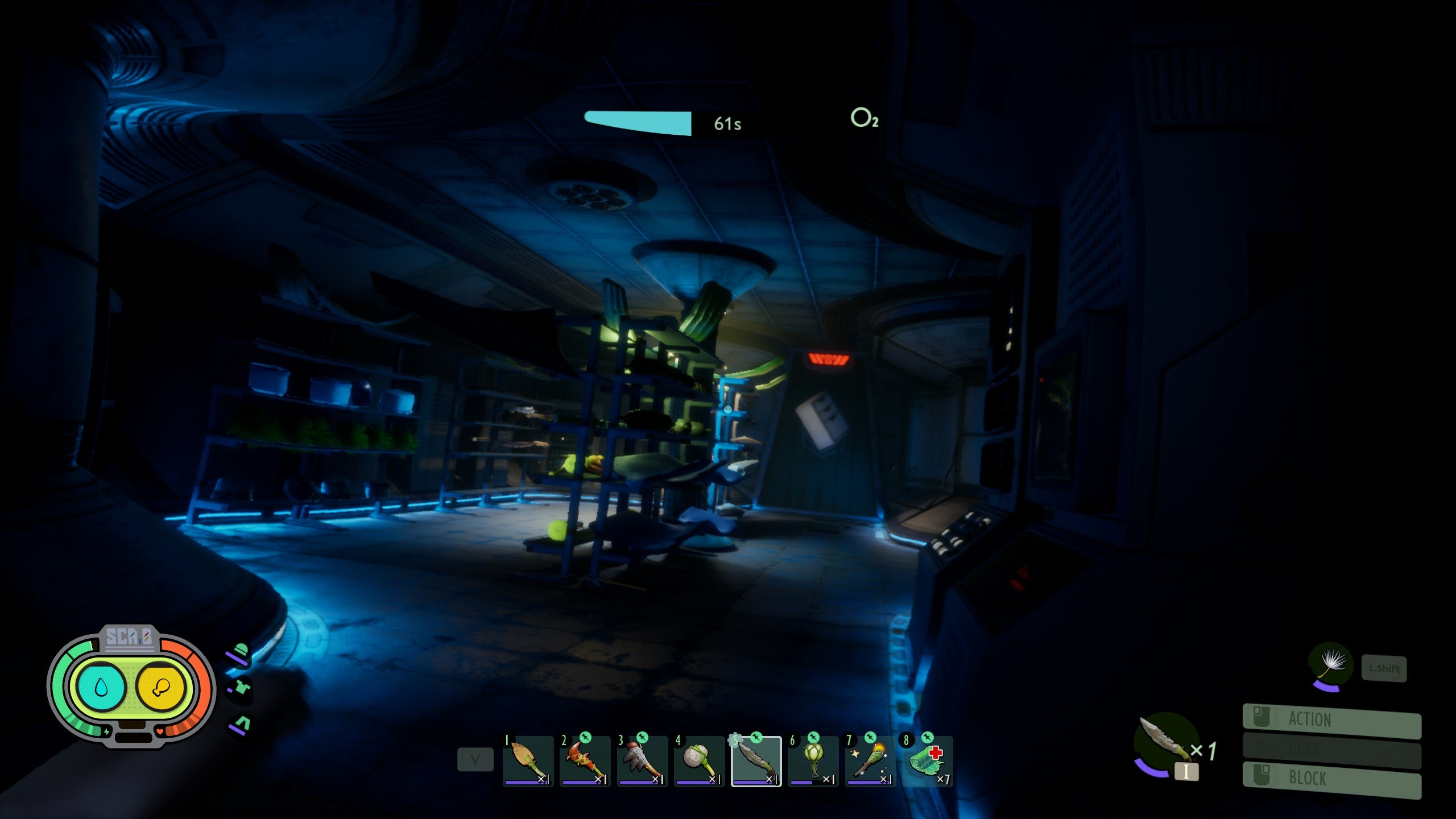Click the ACTION command bar
Image resolution: width=1456 pixels, height=819 pixels.
tap(1331, 719)
